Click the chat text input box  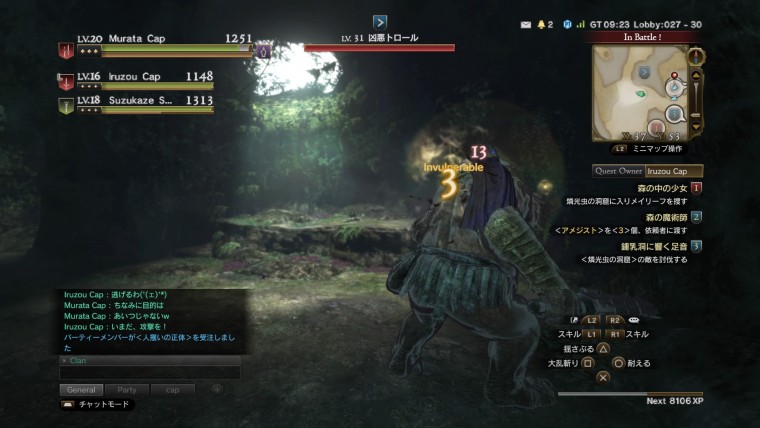tap(150, 372)
